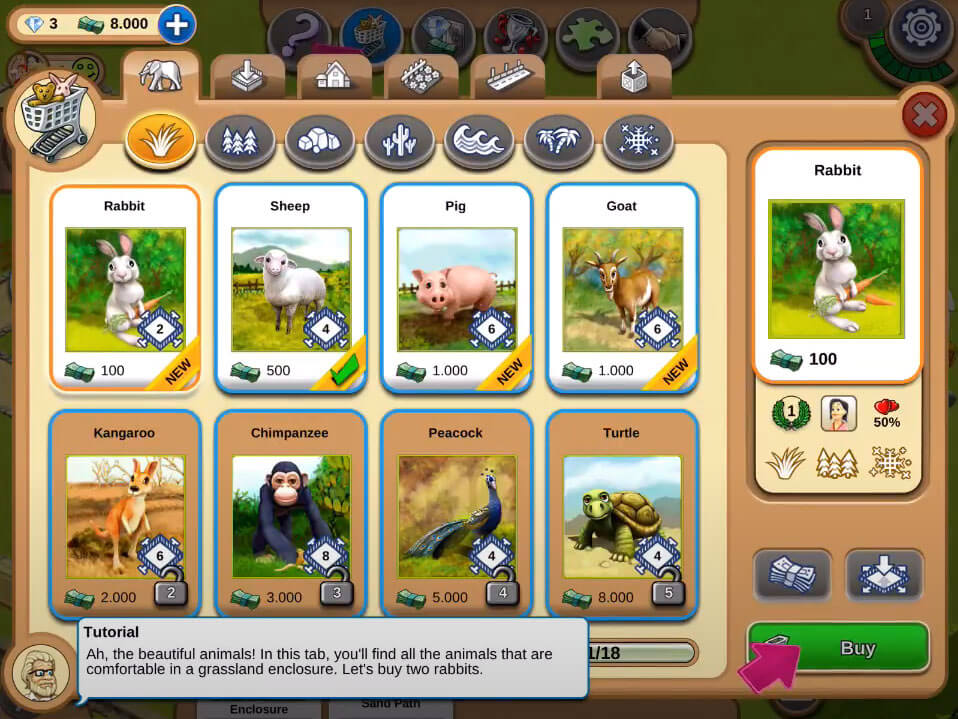This screenshot has height=719, width=958.
Task: Open the snowflake polar habitat category
Action: tap(638, 141)
